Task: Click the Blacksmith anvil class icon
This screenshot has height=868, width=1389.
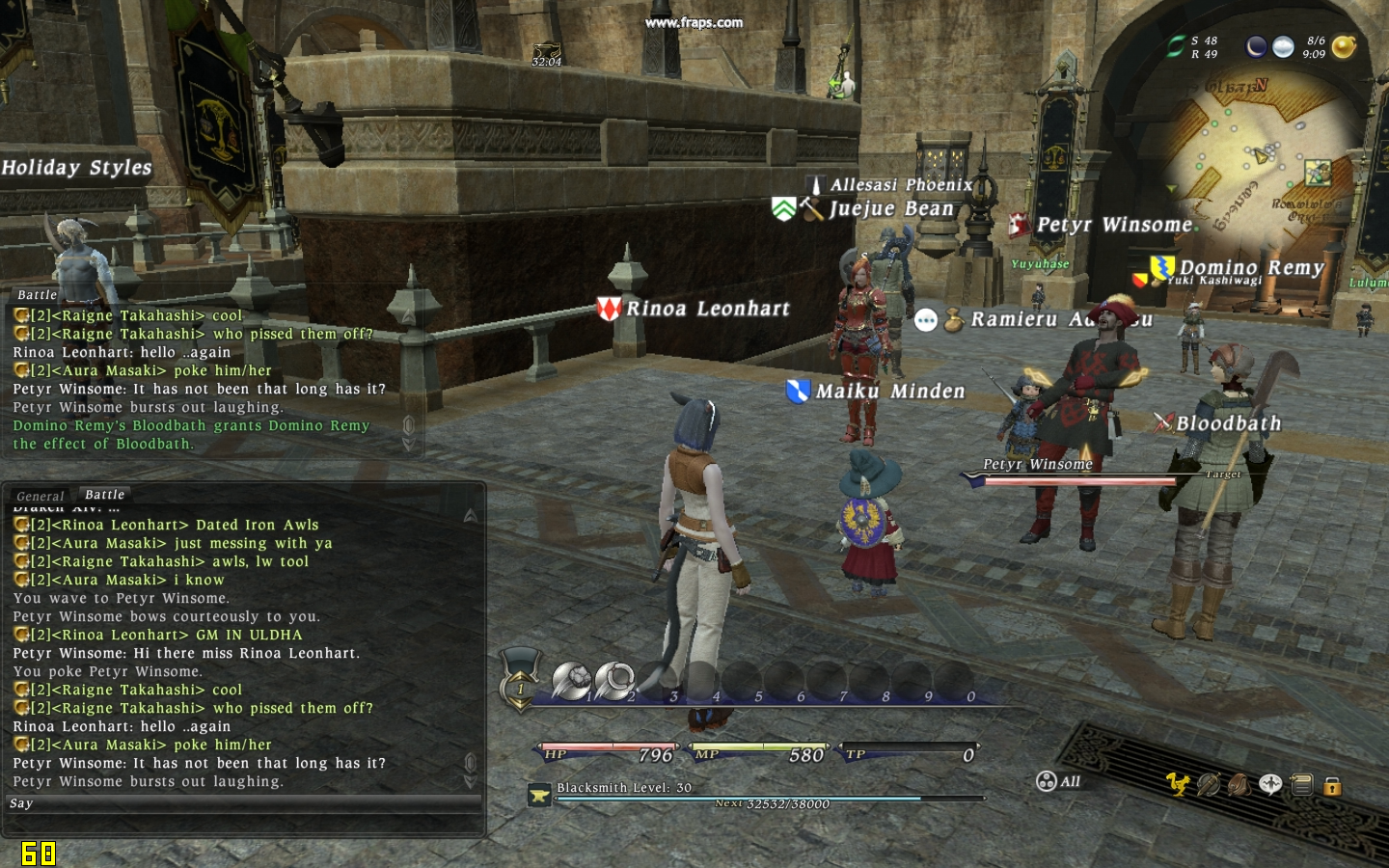Action: pos(539,795)
